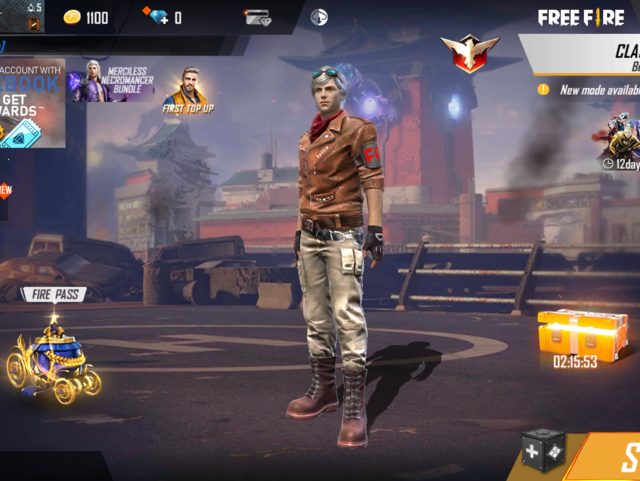This screenshot has width=640, height=481.
Task: Click the gold coin balance
Action: 86,17
